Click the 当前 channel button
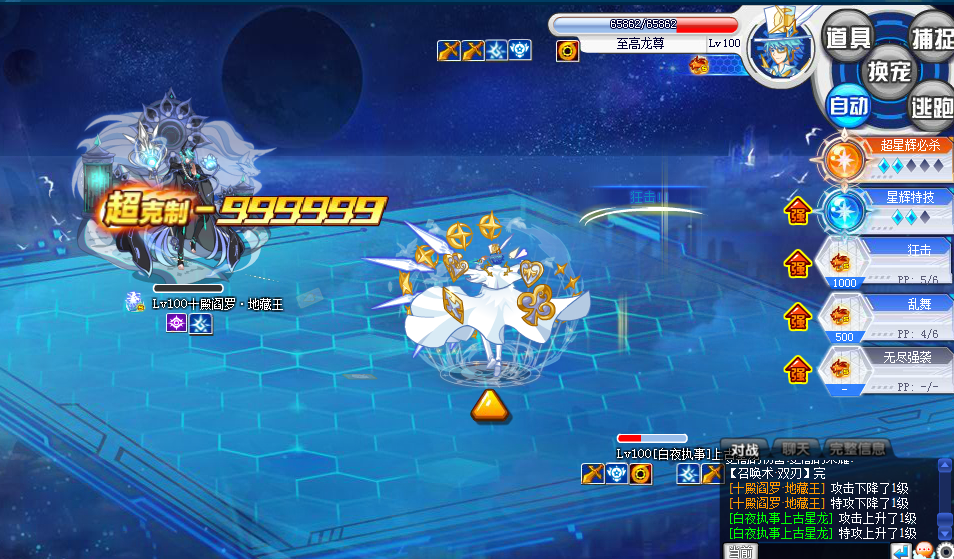The width and height of the screenshot is (954, 559). [740, 551]
